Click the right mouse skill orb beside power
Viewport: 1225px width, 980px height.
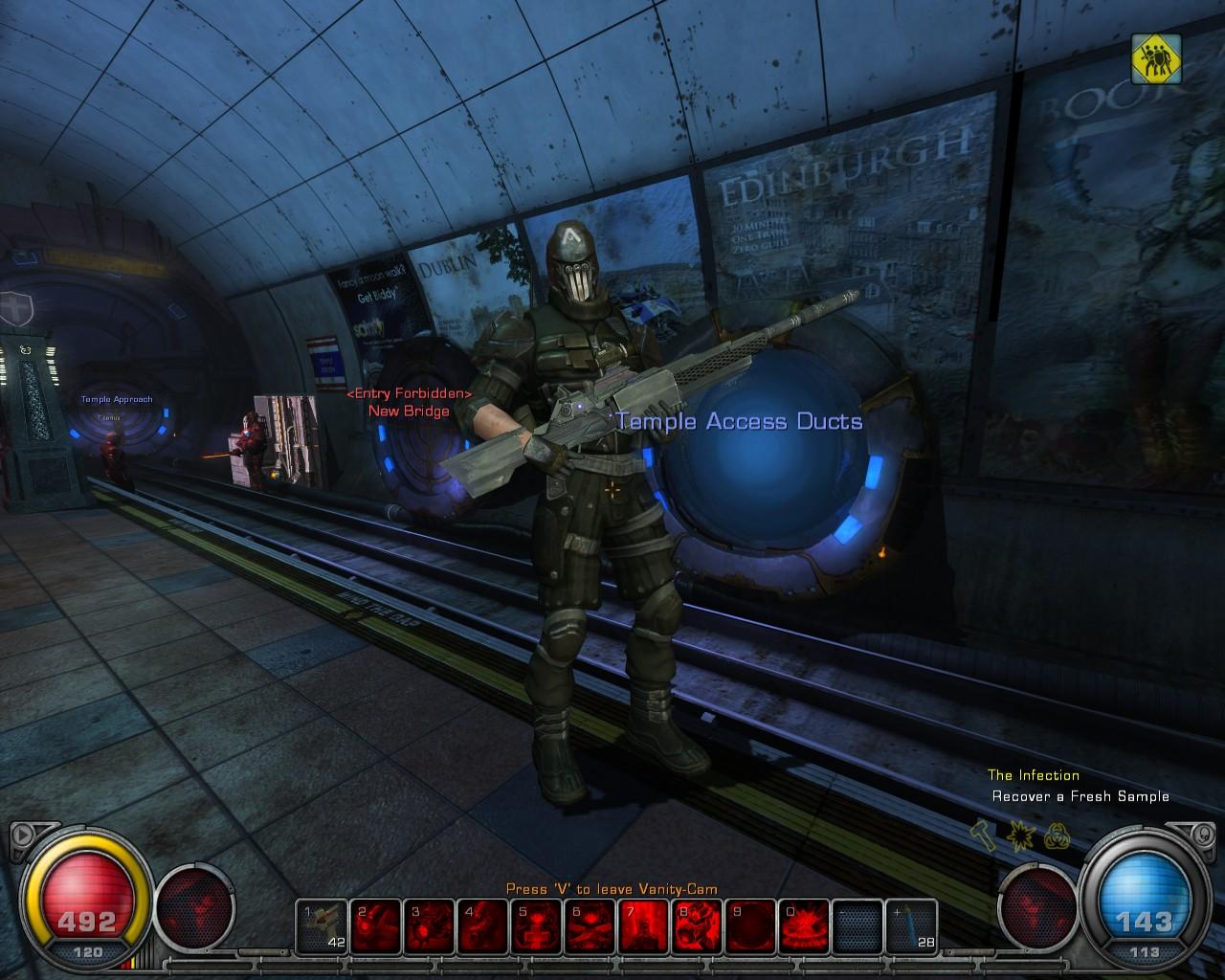point(1038,904)
